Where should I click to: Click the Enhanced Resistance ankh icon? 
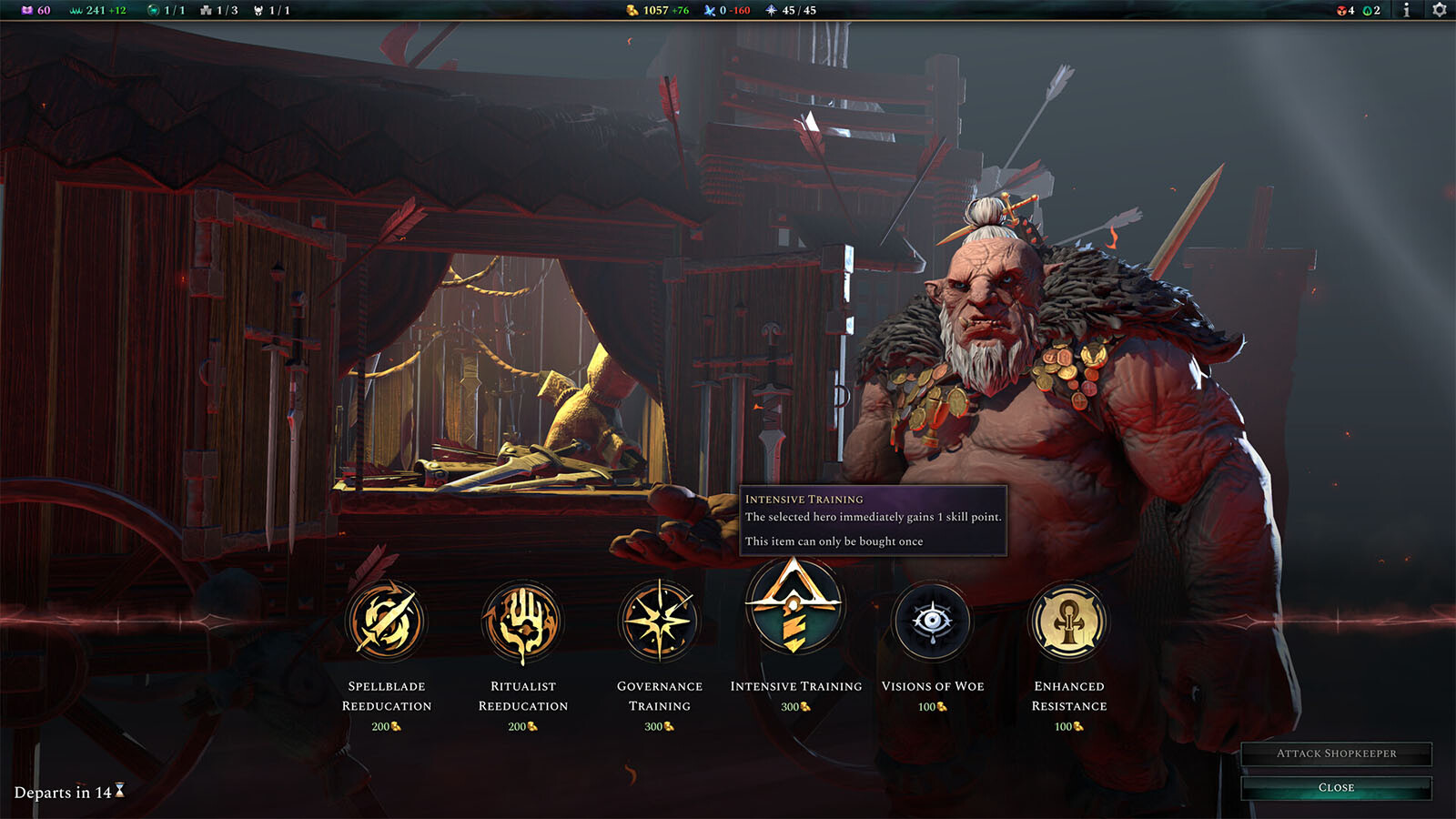point(1069,620)
